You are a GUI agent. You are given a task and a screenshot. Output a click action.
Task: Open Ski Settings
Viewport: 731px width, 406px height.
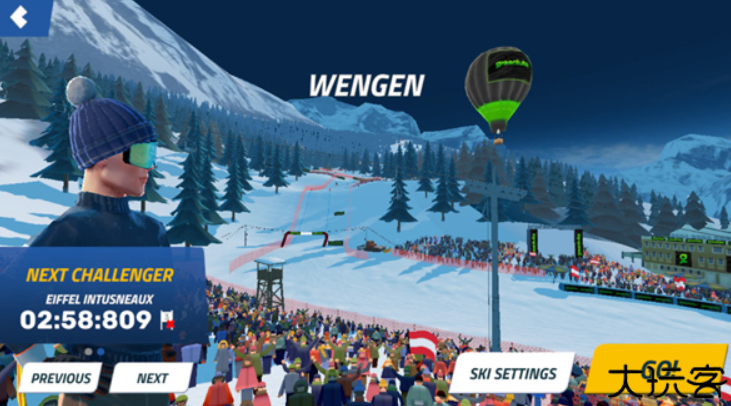coord(510,374)
